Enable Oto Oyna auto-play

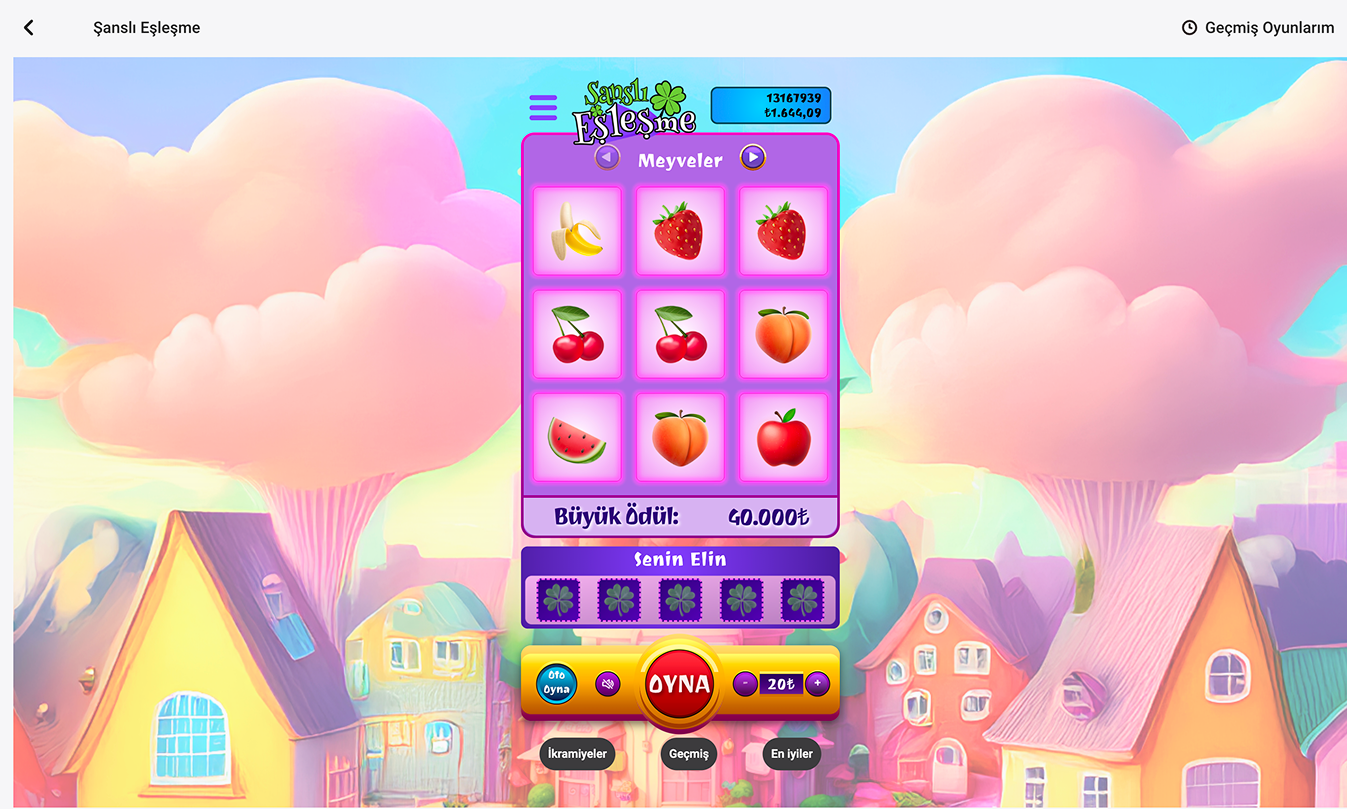tap(556, 684)
